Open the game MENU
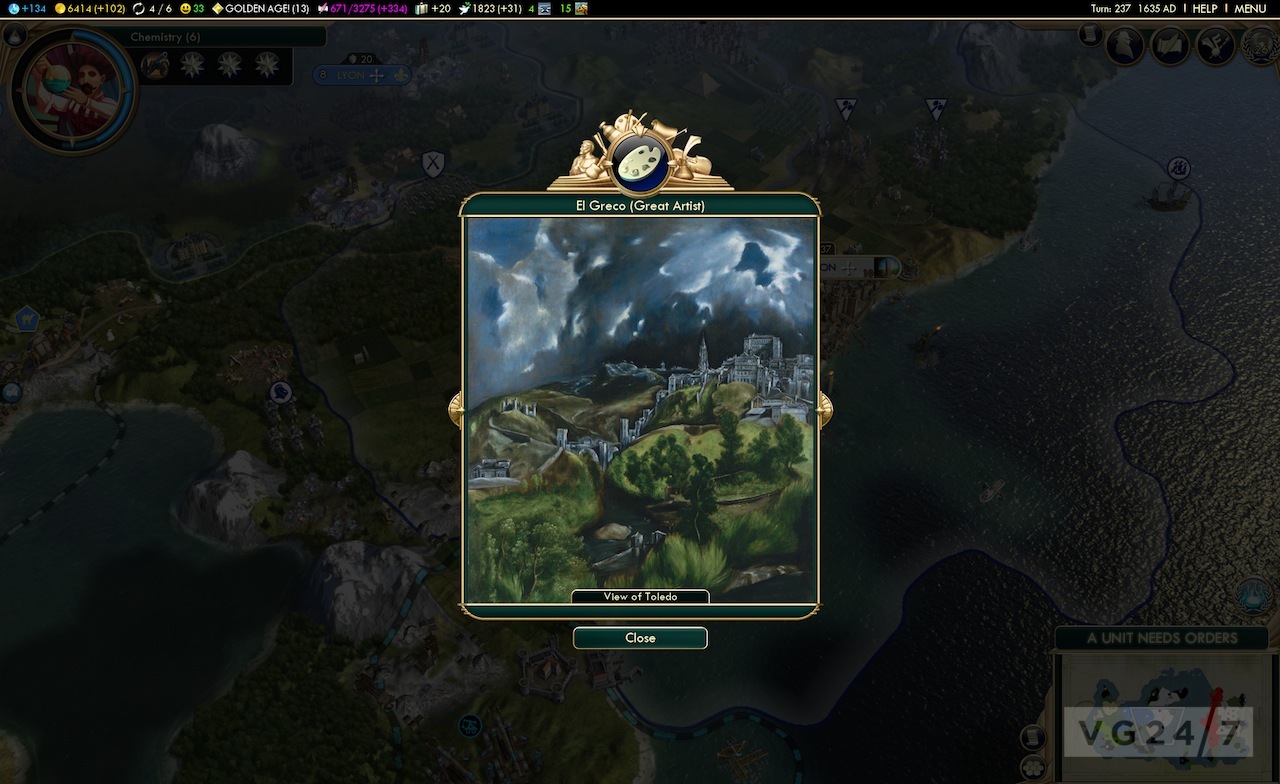Screen dimensions: 1280x784 tap(1250, 8)
